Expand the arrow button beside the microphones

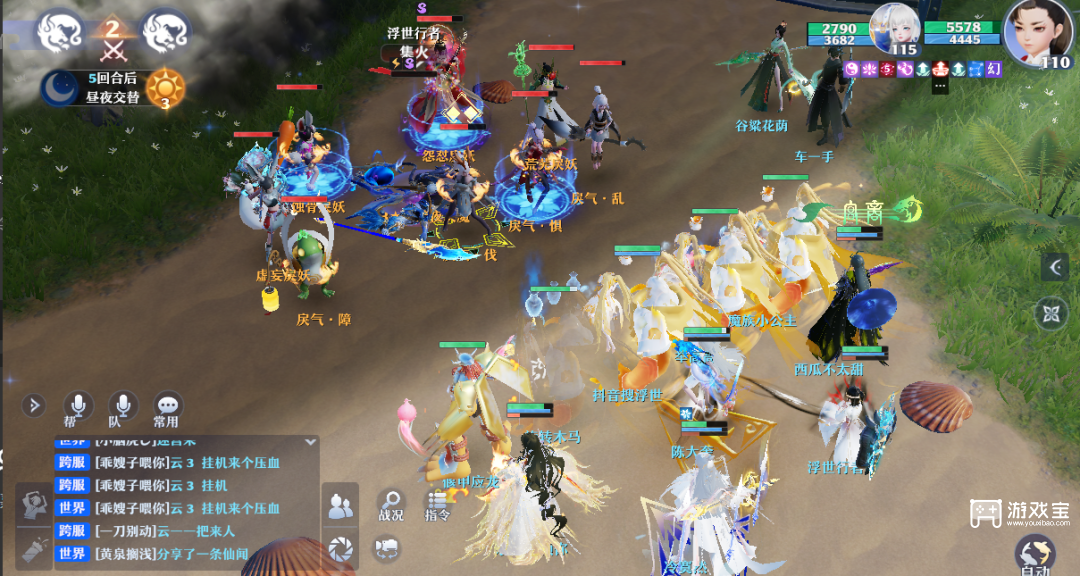pos(34,405)
